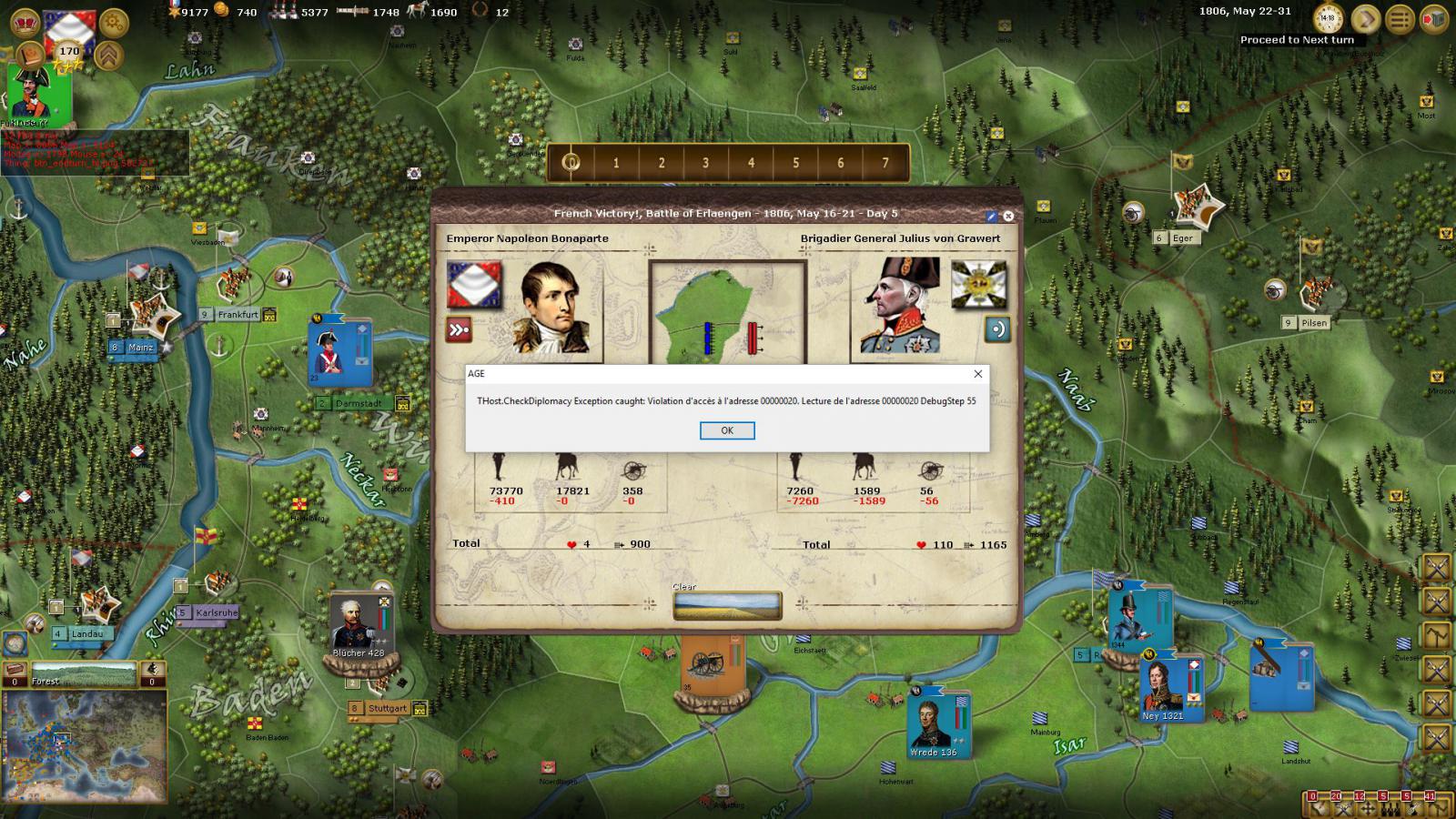The width and height of the screenshot is (1456, 819).
Task: Select round 3 on the battle timeline
Action: coord(705,163)
